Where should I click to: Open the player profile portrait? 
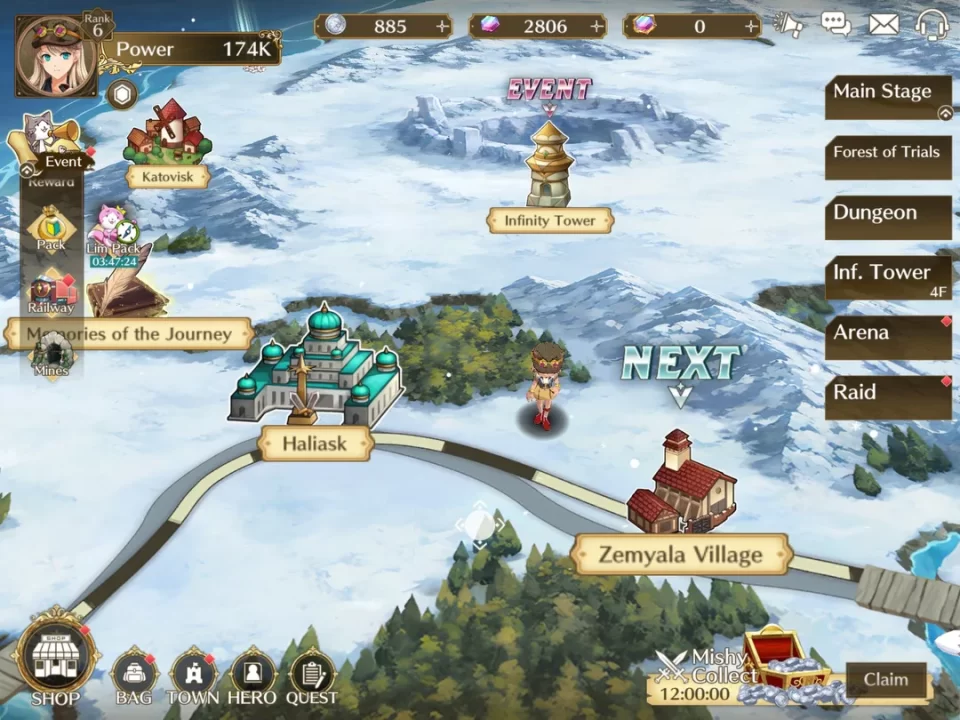(56, 49)
